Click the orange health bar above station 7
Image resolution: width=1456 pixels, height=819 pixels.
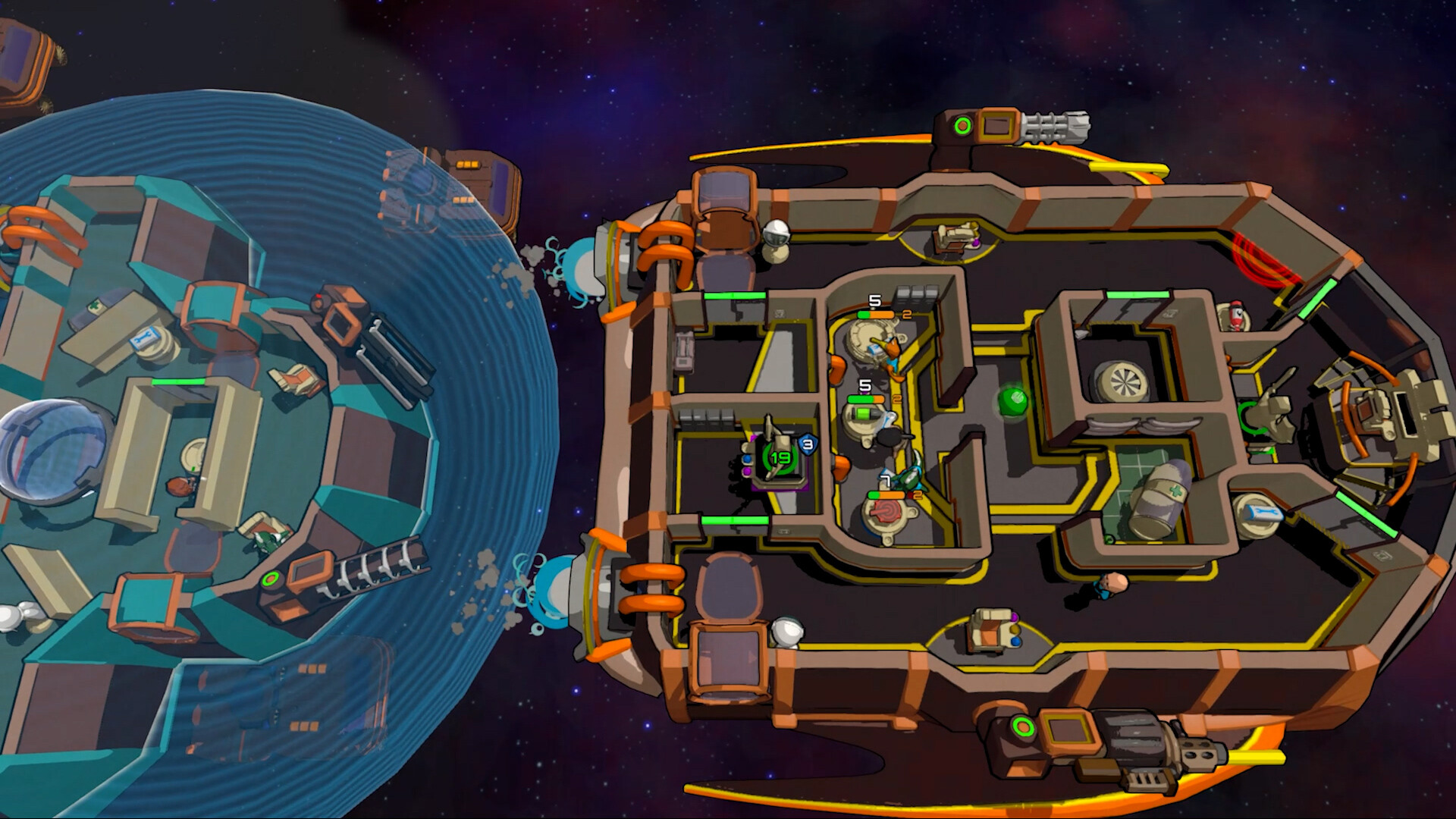(891, 494)
